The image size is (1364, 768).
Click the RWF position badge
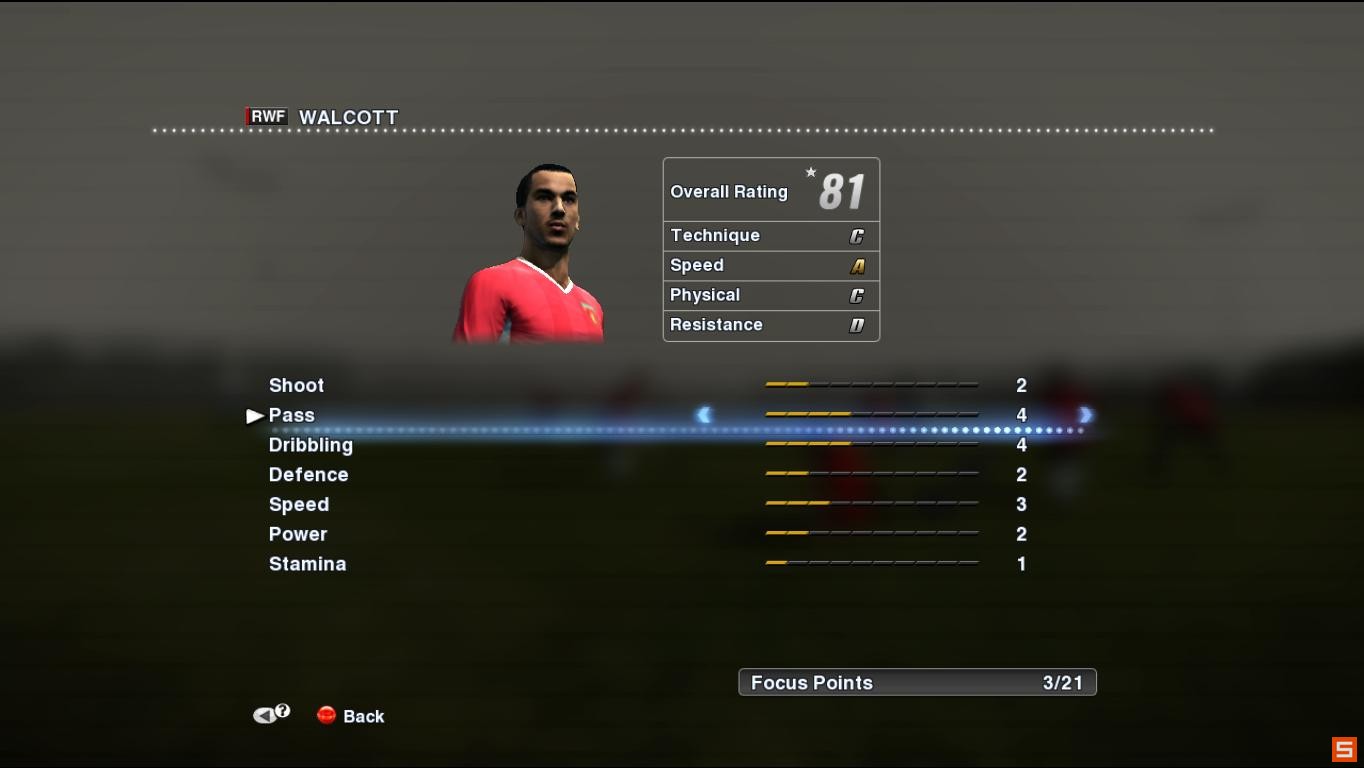pos(267,117)
